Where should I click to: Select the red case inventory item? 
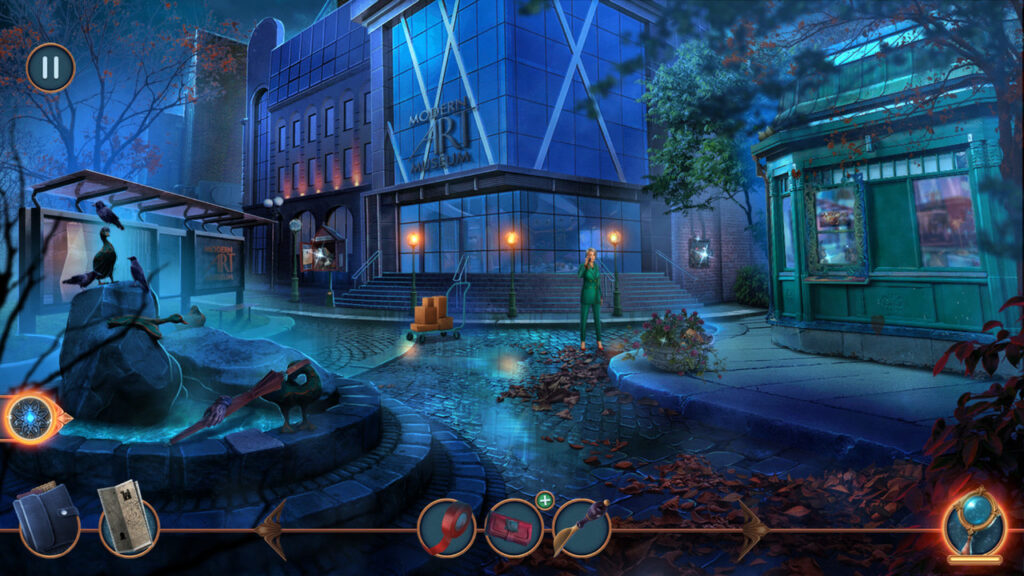[514, 527]
